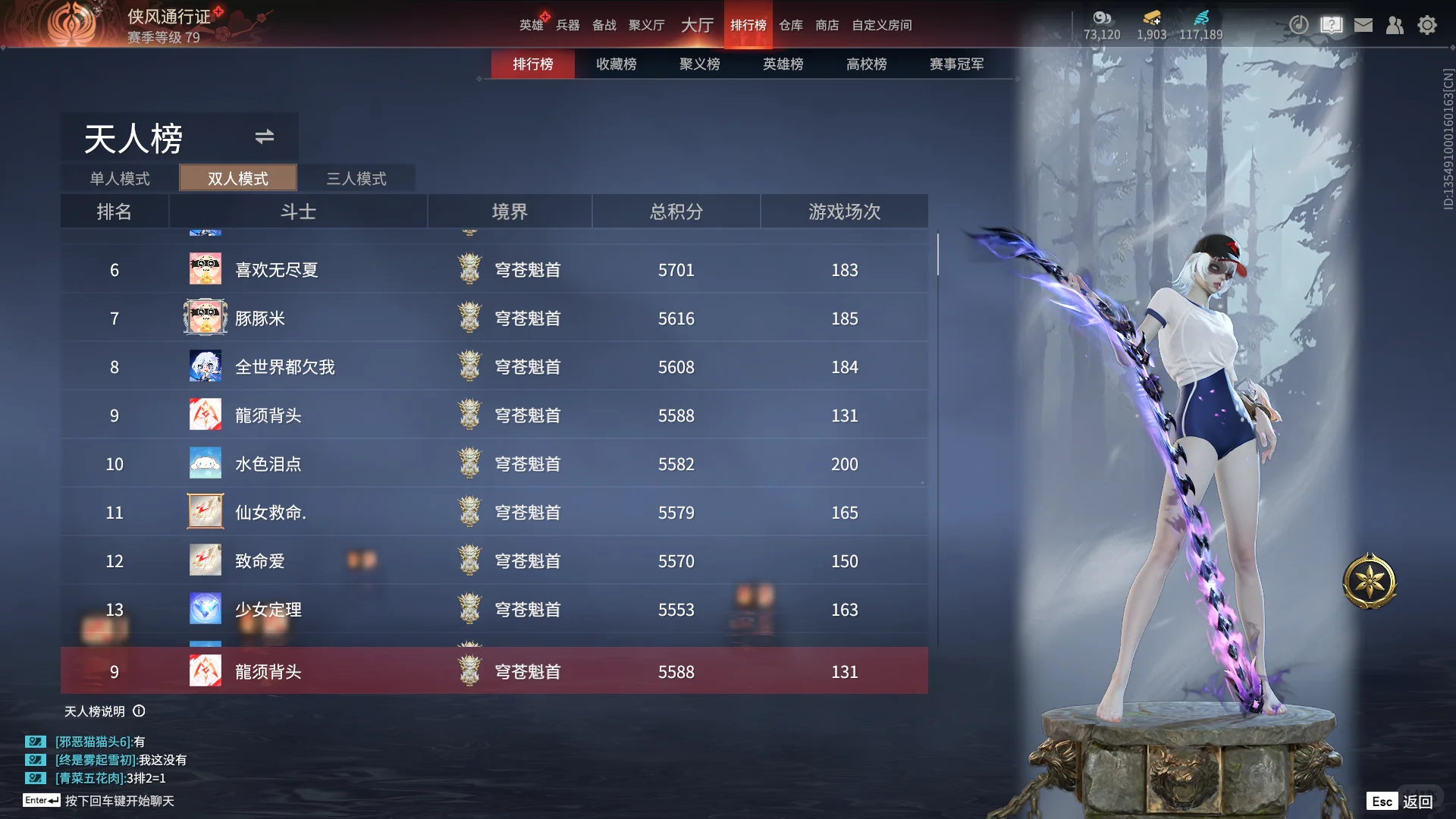Viewport: 1456px width, 819px height.
Task: Open the friends list icon
Action: point(1395,25)
